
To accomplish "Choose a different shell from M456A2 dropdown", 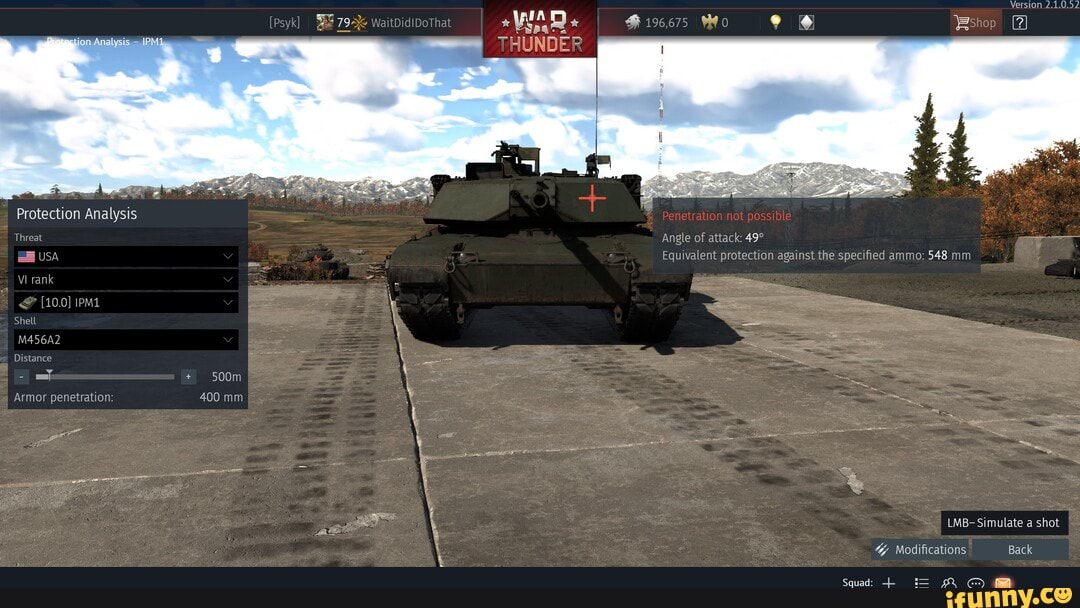I will (x=126, y=340).
